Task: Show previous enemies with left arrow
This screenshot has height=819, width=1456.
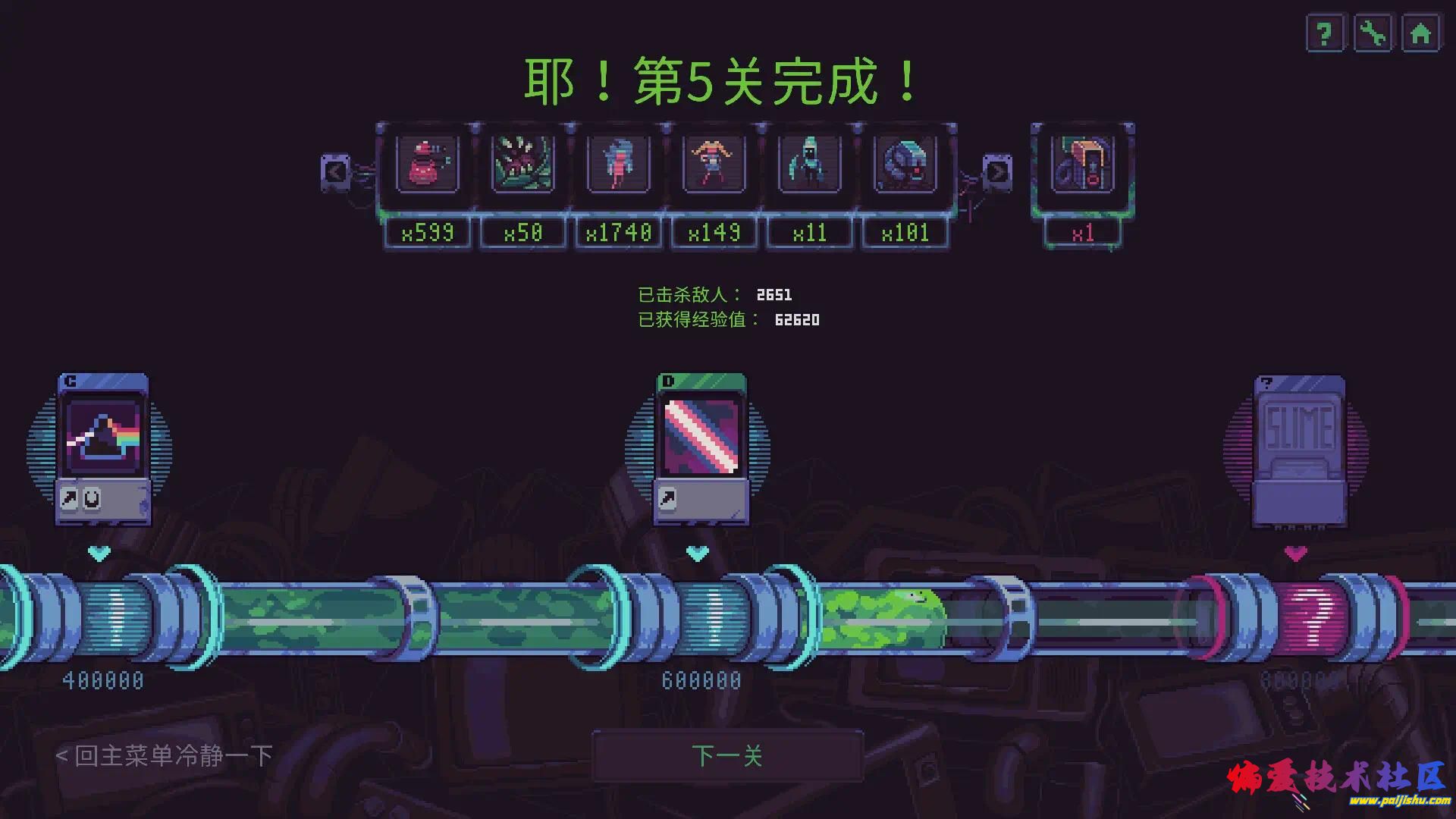Action: (335, 172)
